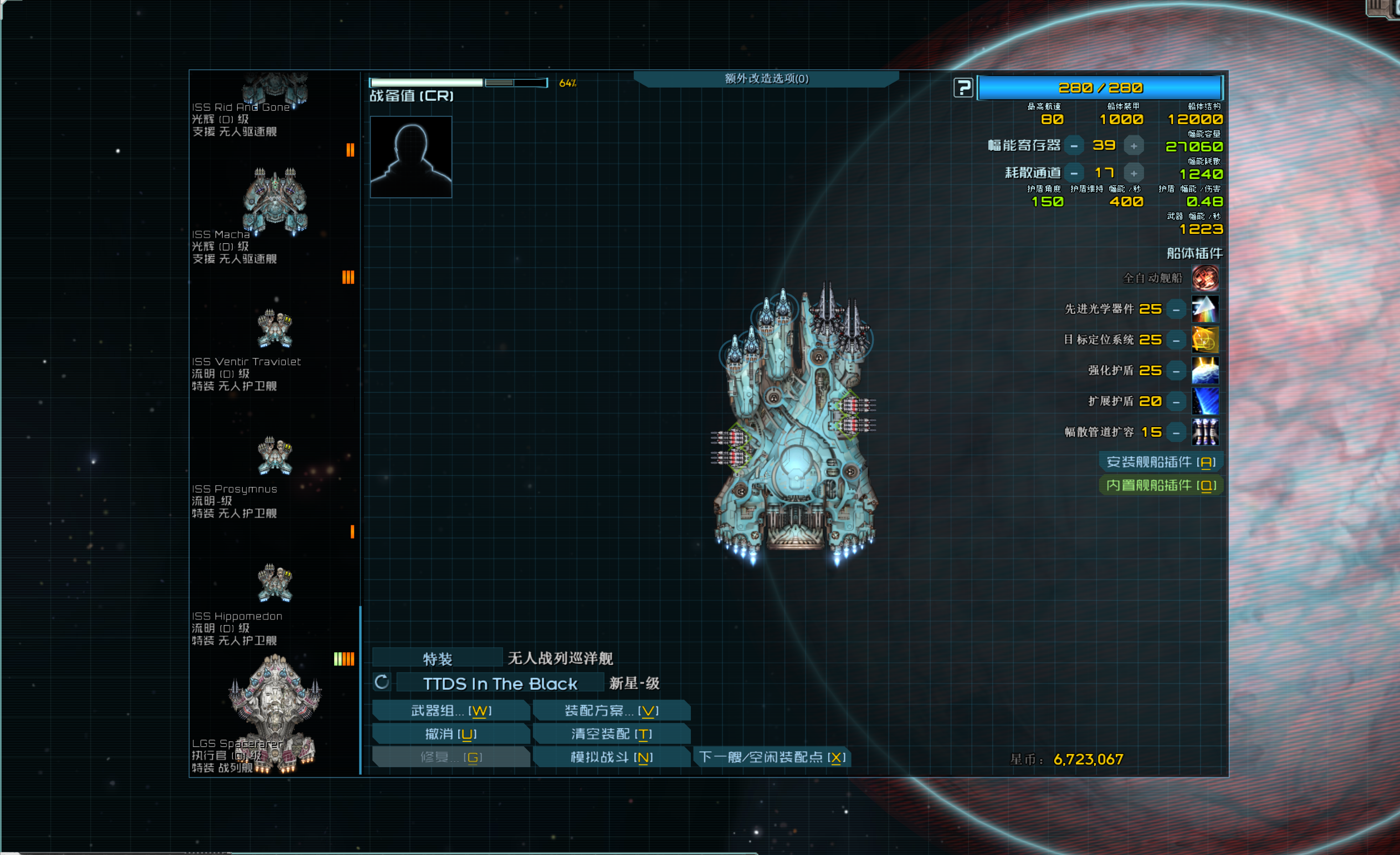The image size is (1400, 855).
Task: Remove the 先进光学器件 hull mod
Action: tap(1176, 310)
